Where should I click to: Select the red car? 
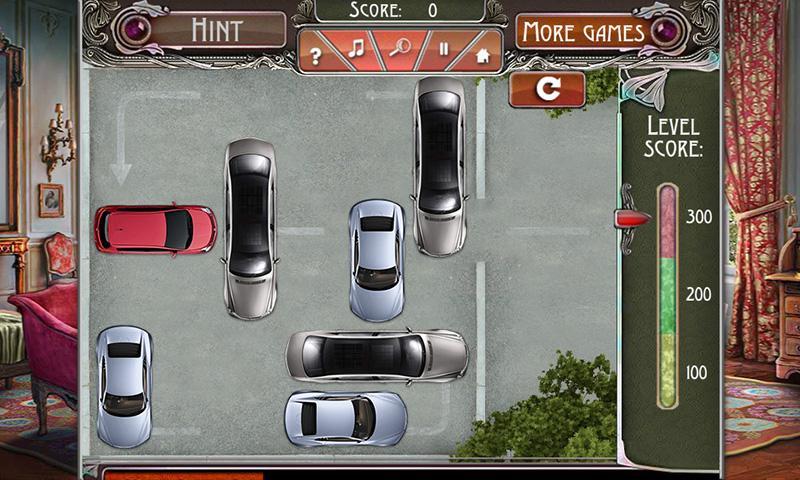coord(155,229)
